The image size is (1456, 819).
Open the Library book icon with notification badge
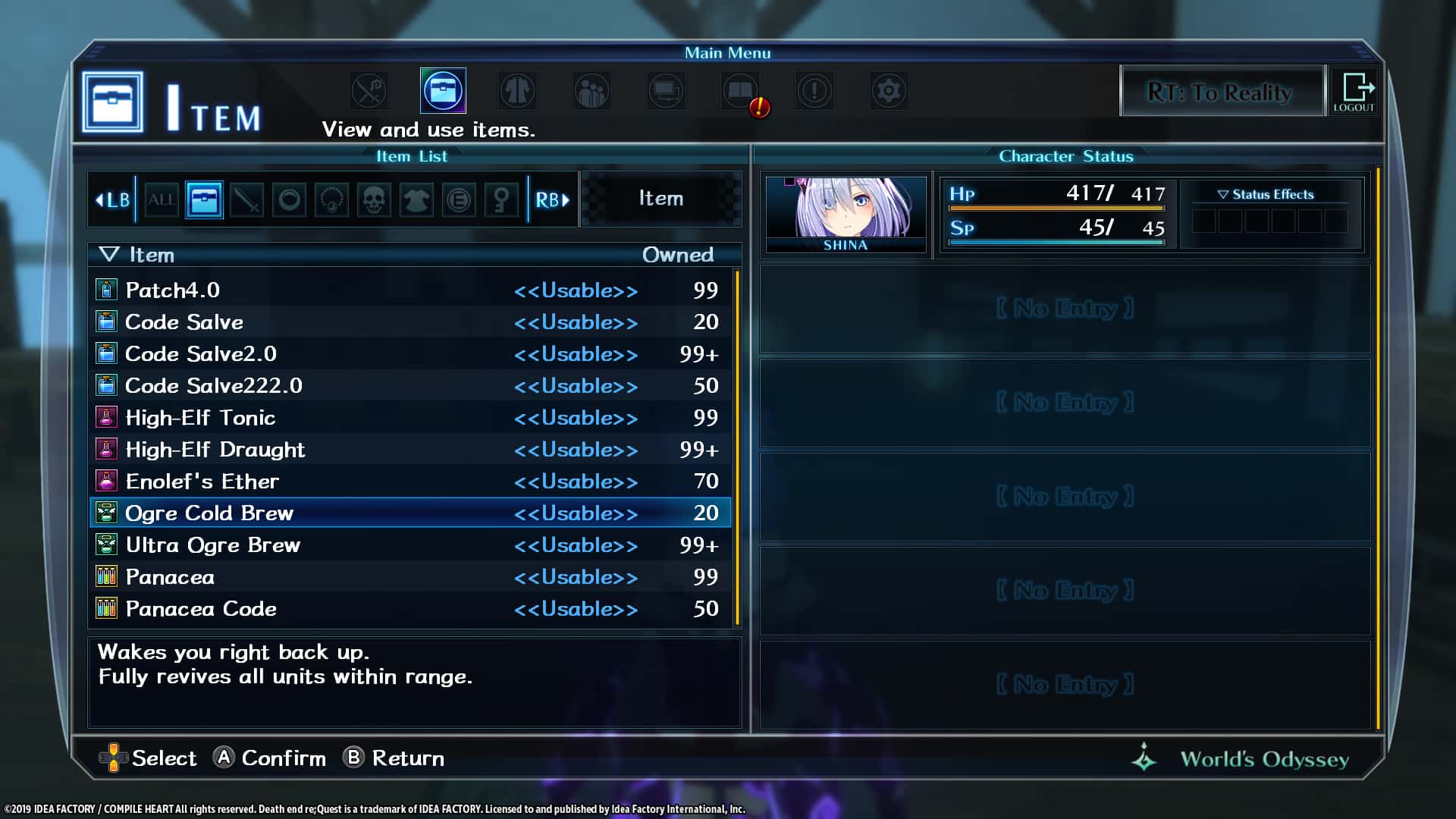coord(741,90)
